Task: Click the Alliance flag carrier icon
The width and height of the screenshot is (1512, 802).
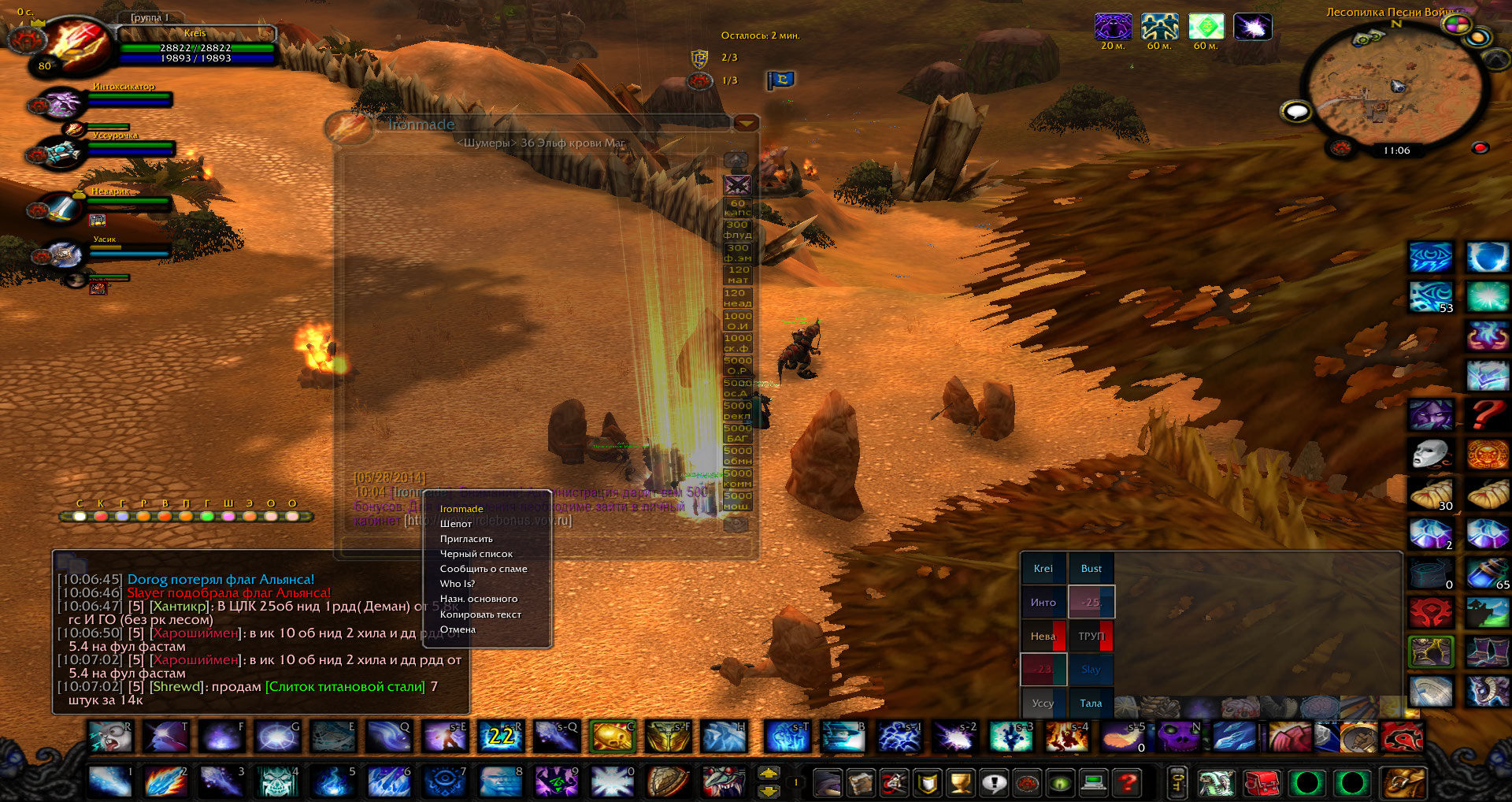Action: coord(781,80)
